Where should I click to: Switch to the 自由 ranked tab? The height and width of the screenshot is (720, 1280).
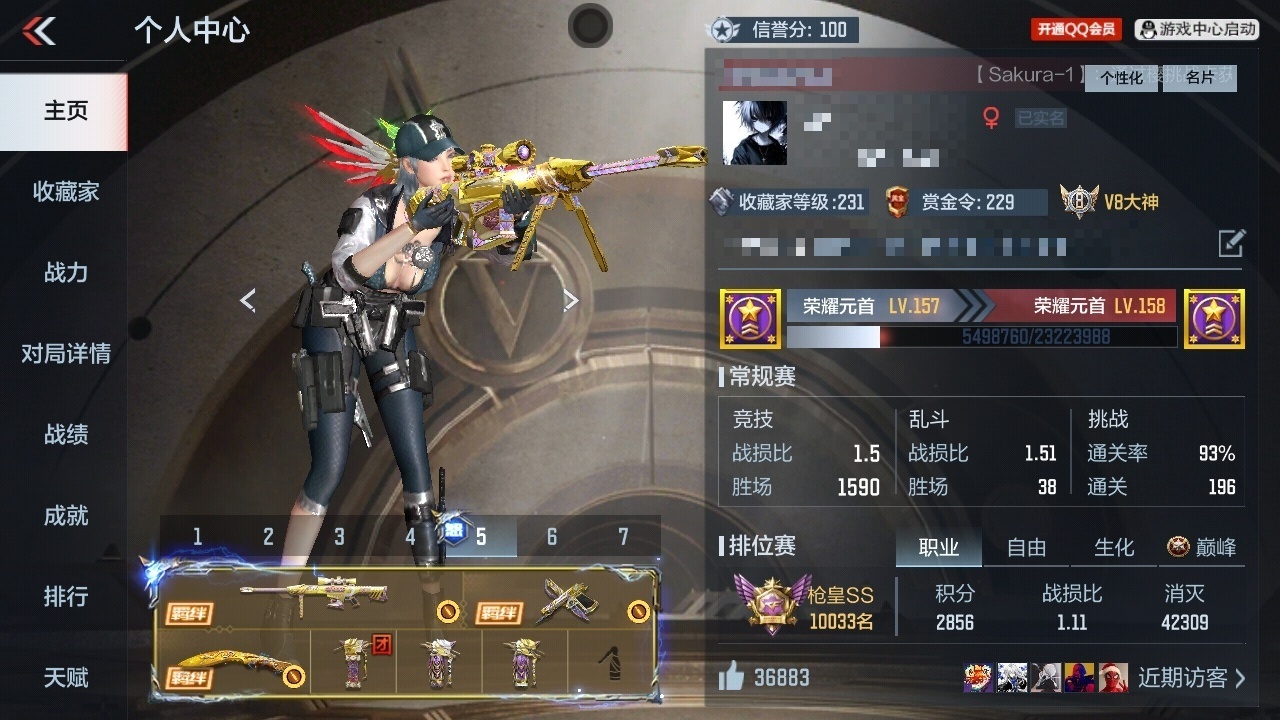coord(1026,547)
